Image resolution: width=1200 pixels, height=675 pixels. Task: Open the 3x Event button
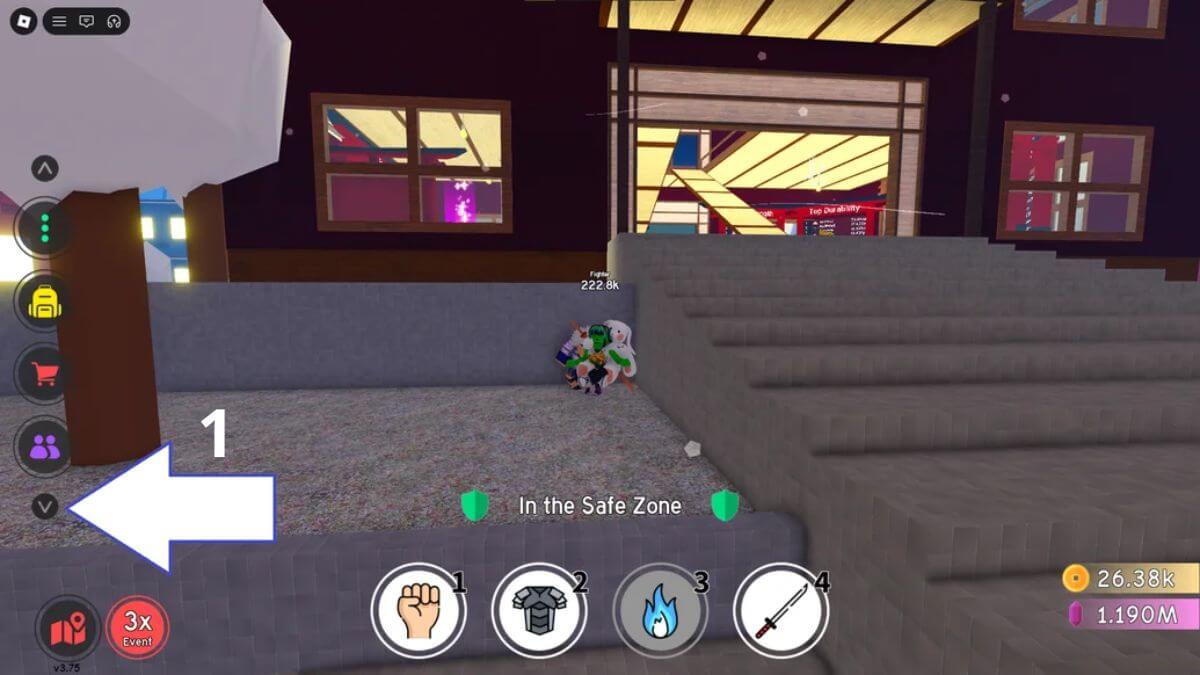coord(137,628)
